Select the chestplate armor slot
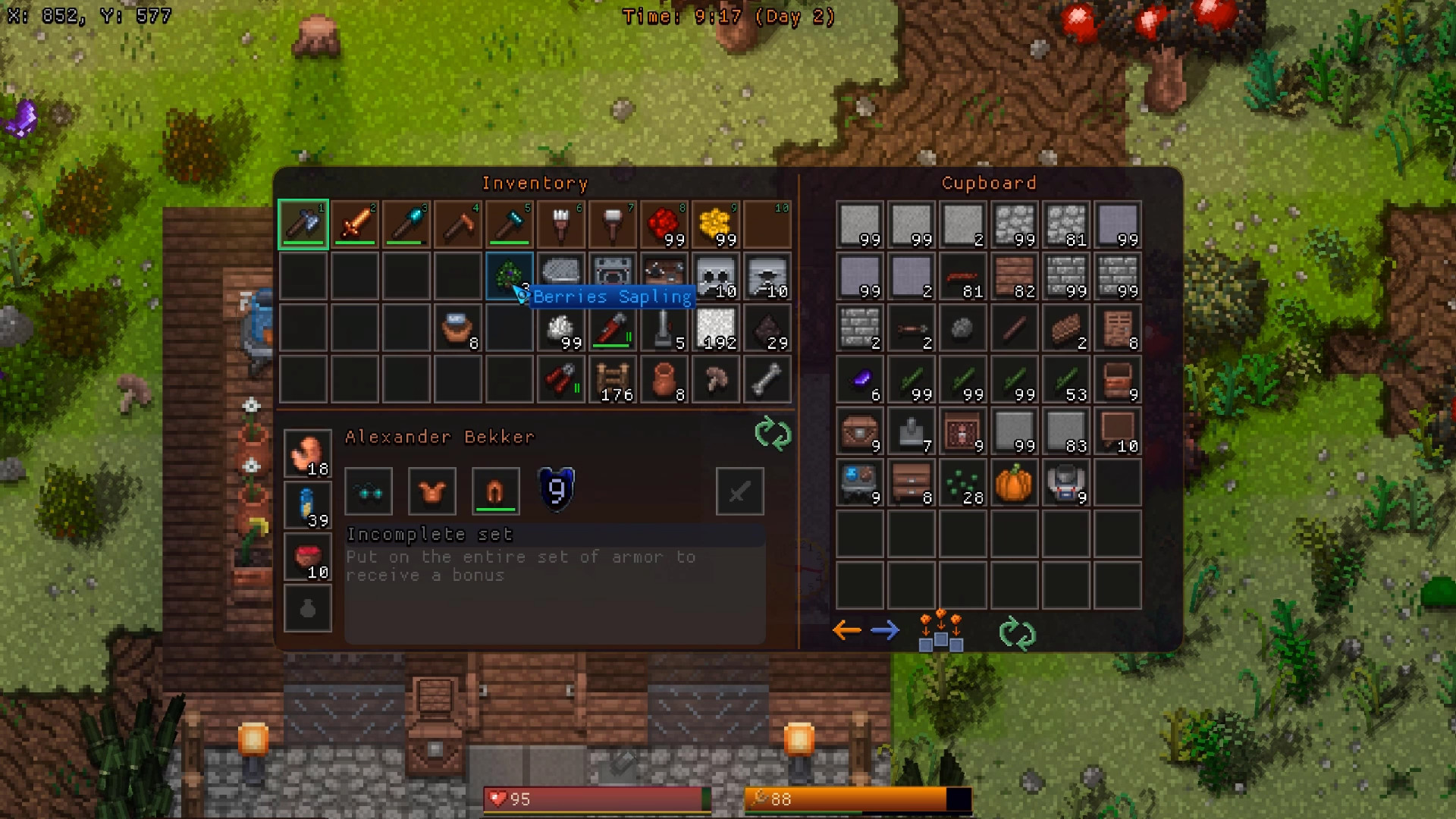This screenshot has height=819, width=1456. tap(430, 491)
